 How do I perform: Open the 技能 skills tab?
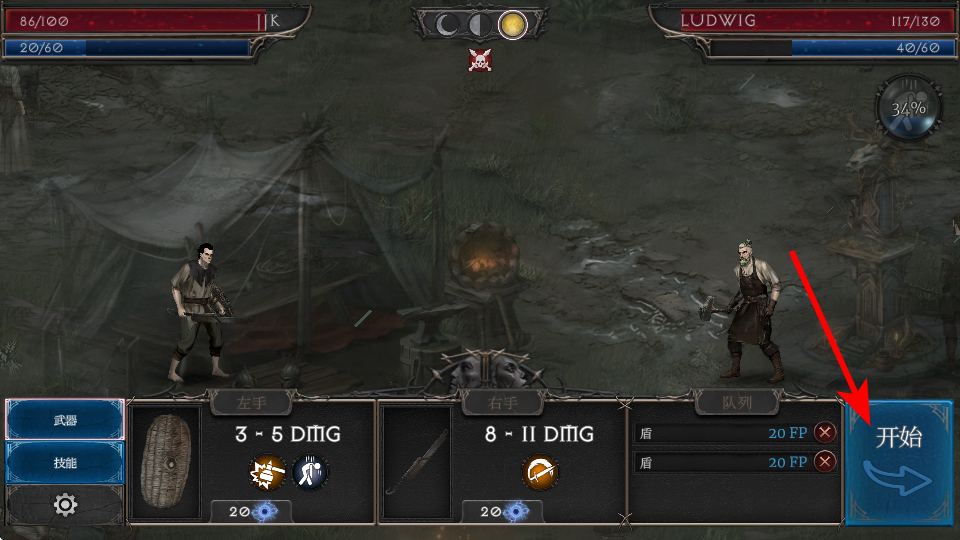[x=65, y=463]
